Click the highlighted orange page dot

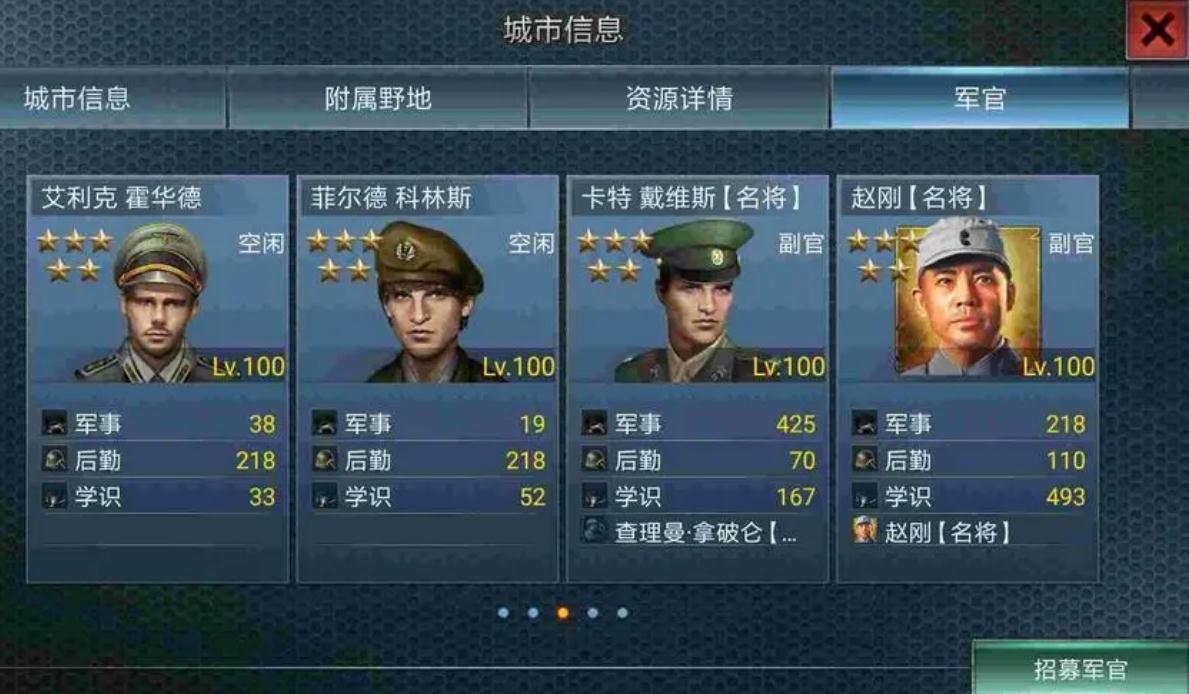point(563,613)
